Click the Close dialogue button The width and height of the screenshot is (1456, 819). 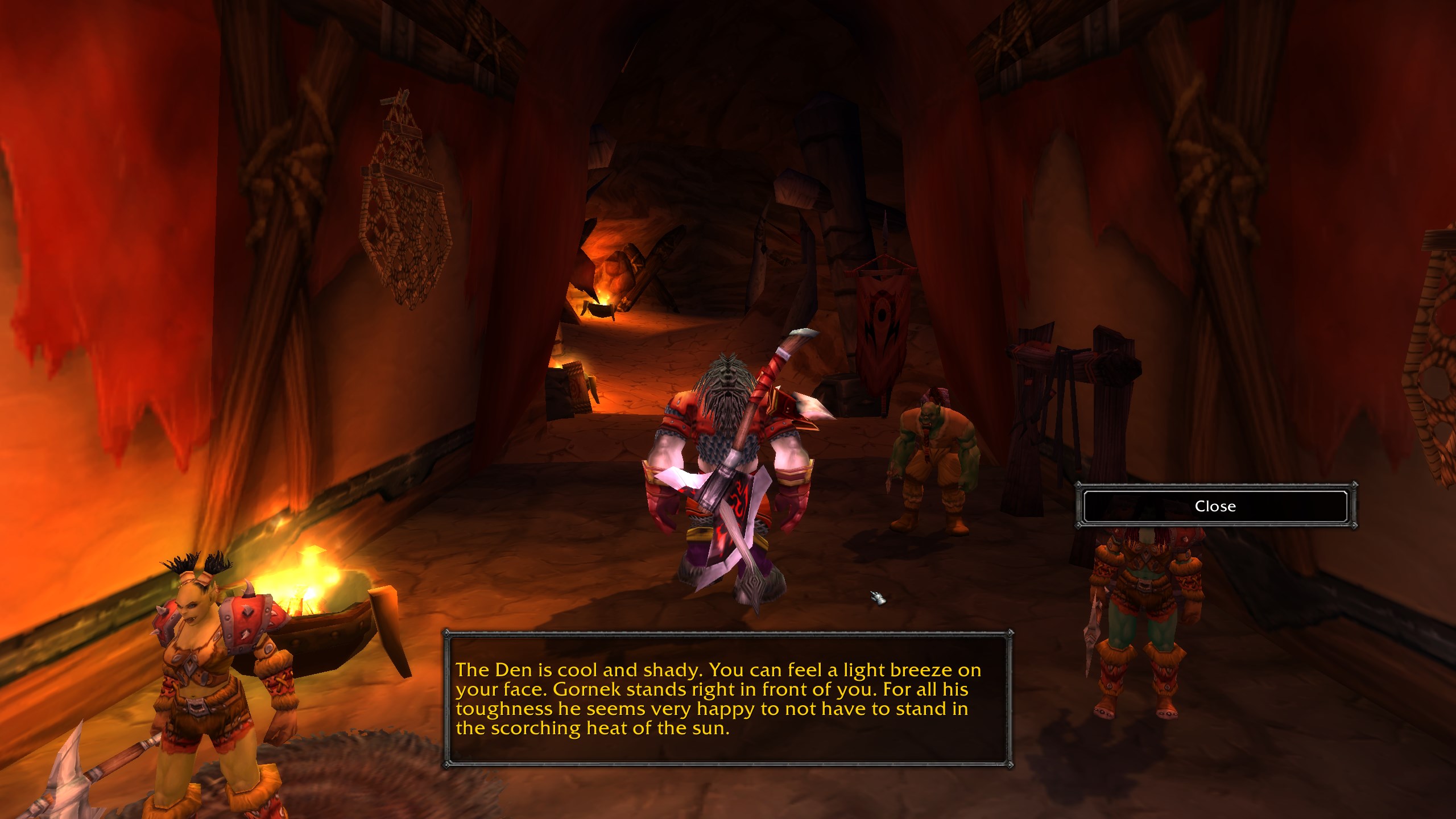click(x=1215, y=506)
